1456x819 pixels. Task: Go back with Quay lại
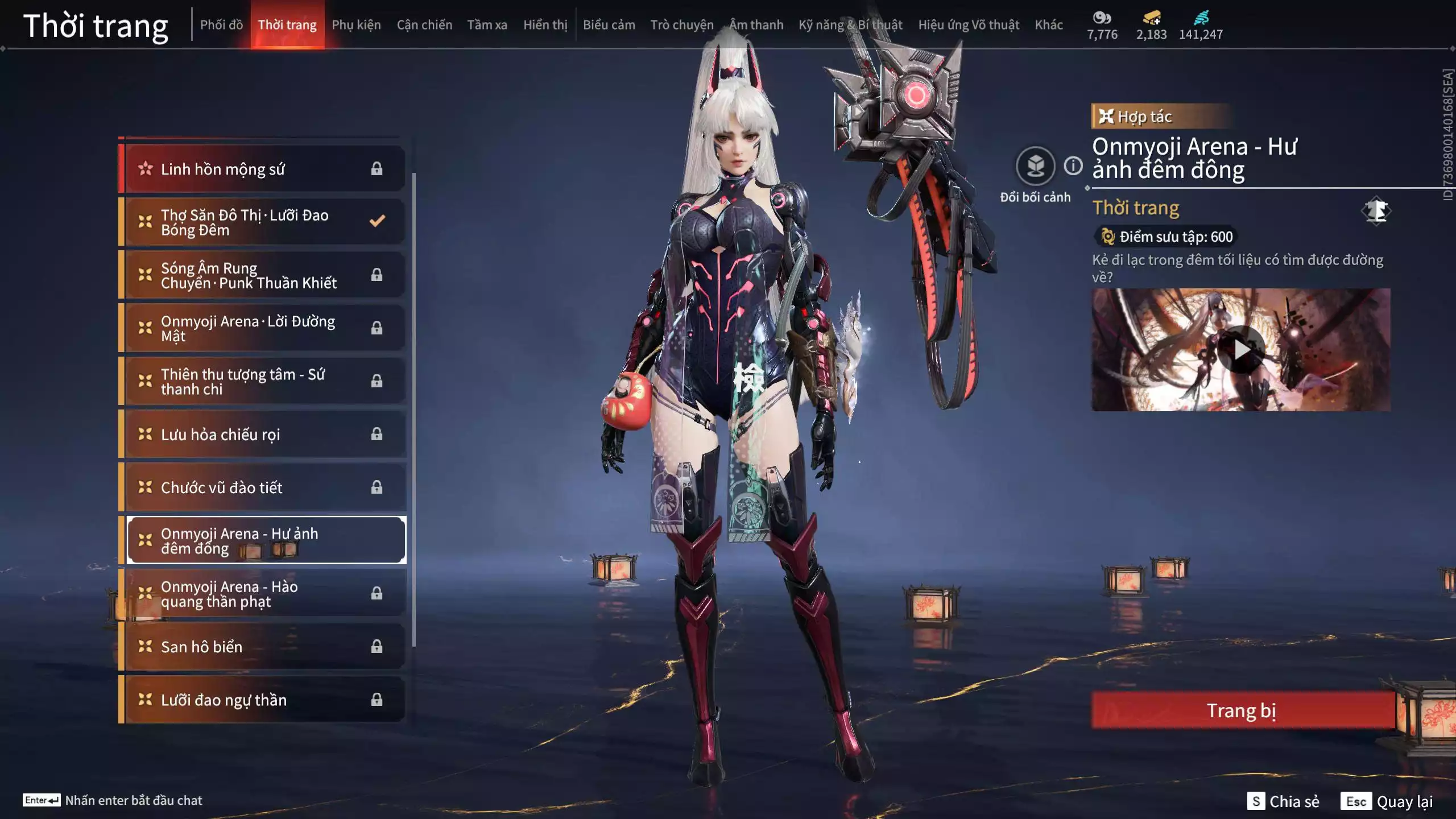click(x=1387, y=801)
